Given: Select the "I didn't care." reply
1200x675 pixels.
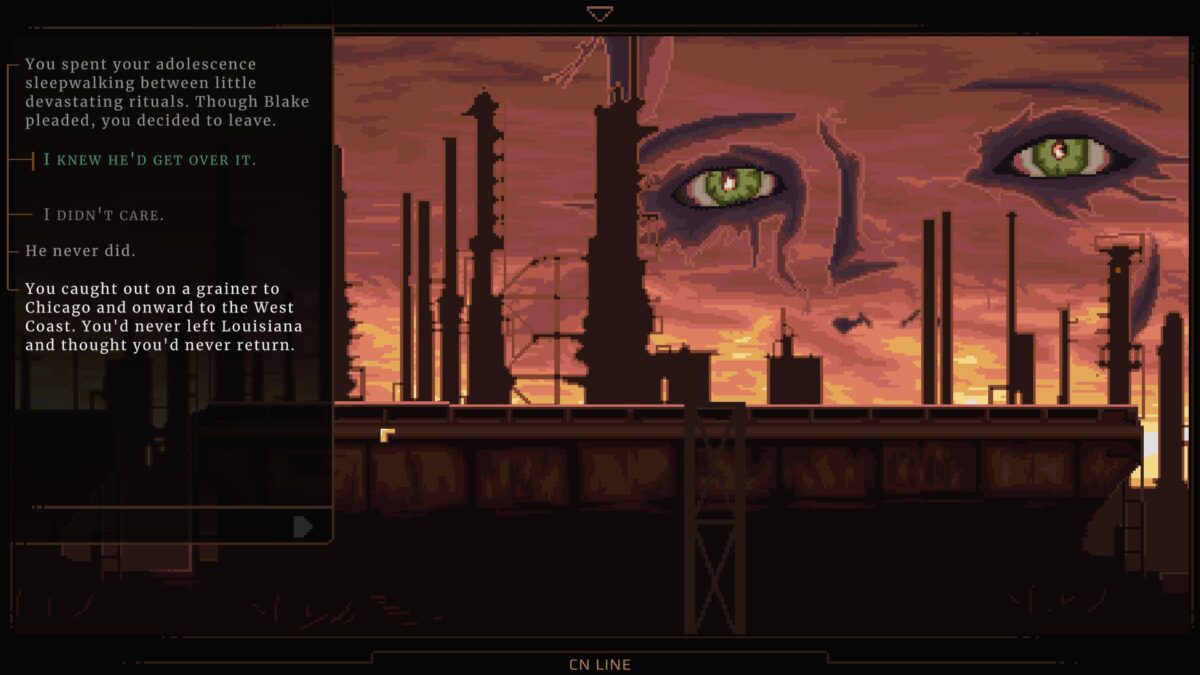Looking at the screenshot, I should tap(104, 215).
